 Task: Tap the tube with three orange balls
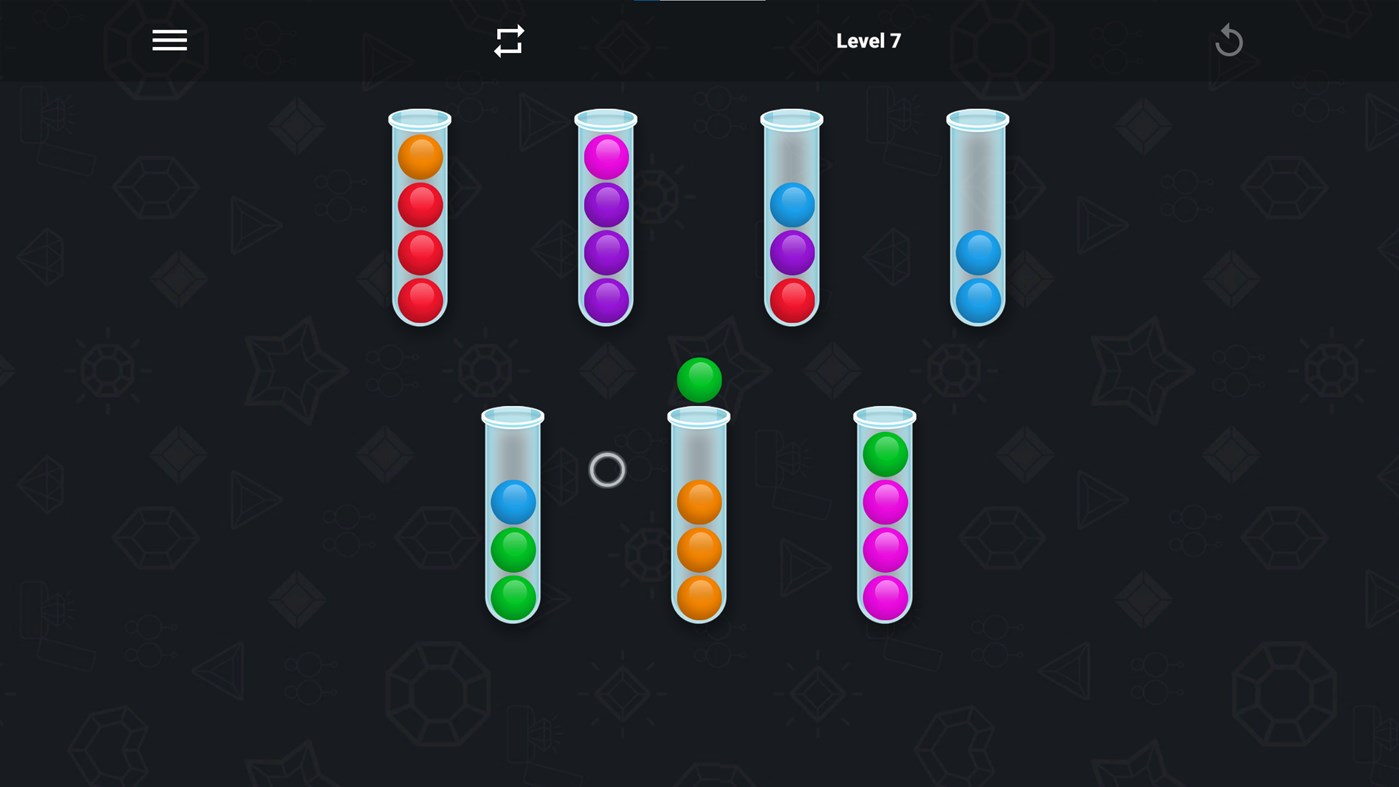coord(698,550)
